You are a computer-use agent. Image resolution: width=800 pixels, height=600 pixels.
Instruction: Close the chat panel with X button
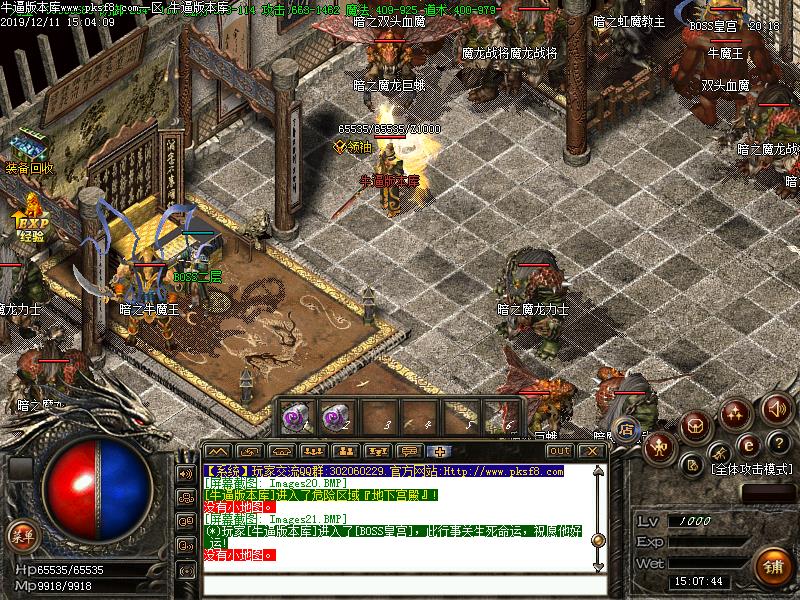(x=592, y=451)
